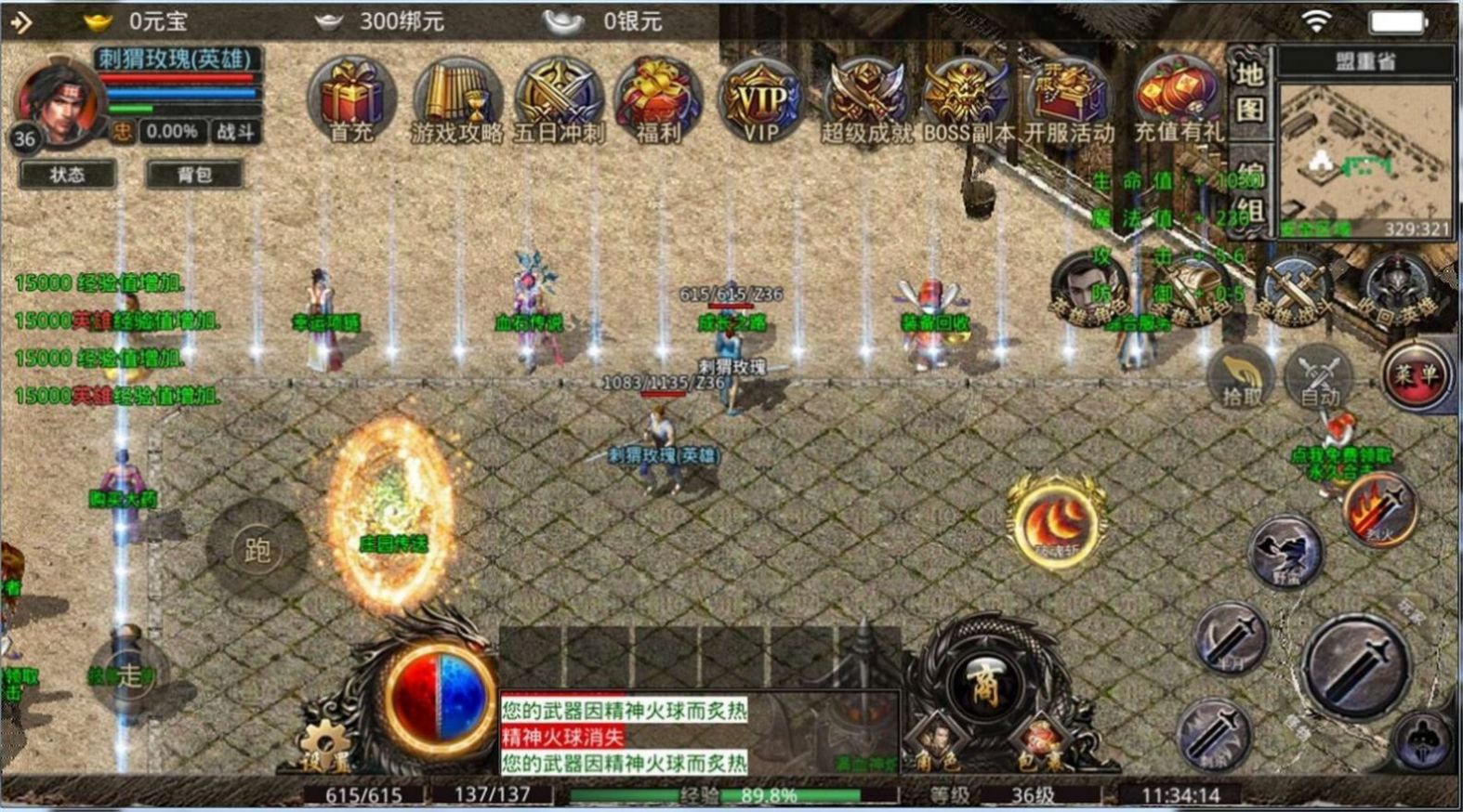
Task: Toggle 自动 auto-combat
Action: pos(1319,379)
